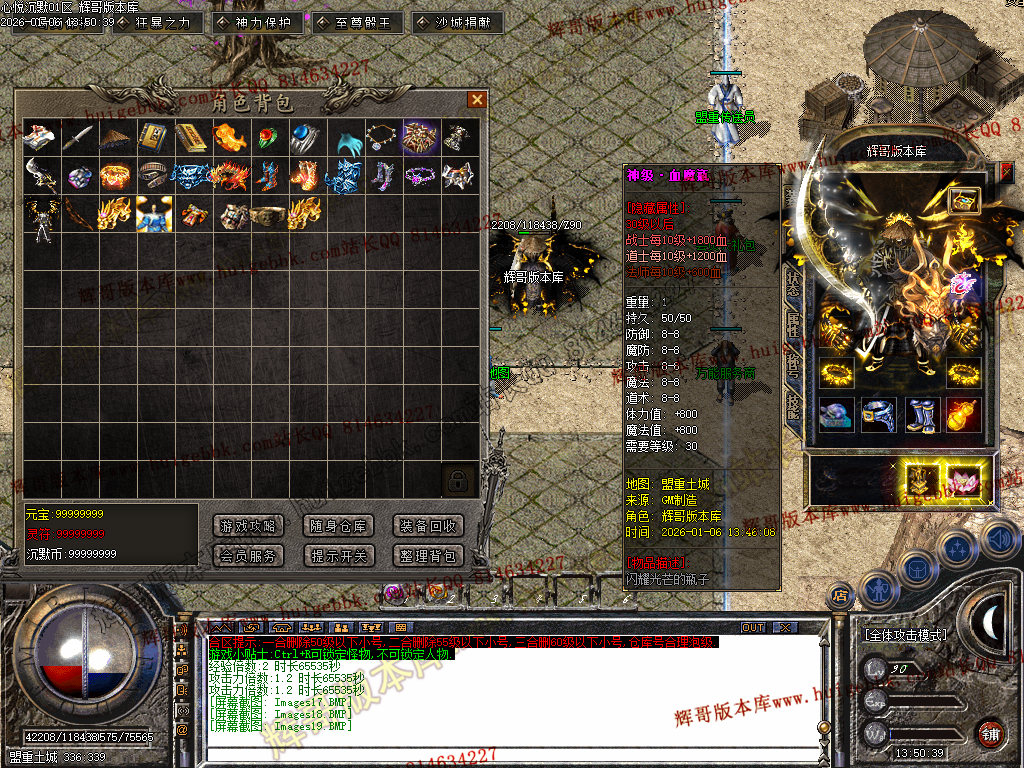This screenshot has height=768, width=1024.
Task: Close the 角色背包 inventory window
Action: pyautogui.click(x=477, y=99)
